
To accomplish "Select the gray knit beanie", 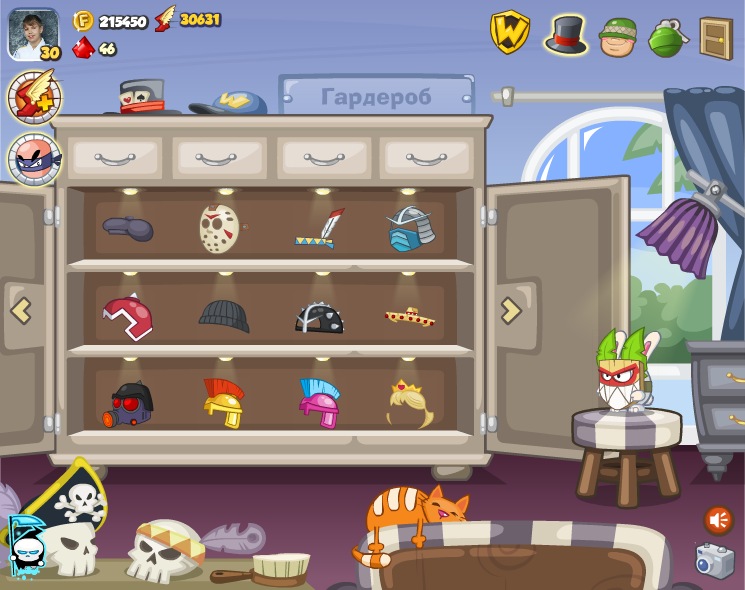I will click(x=223, y=315).
